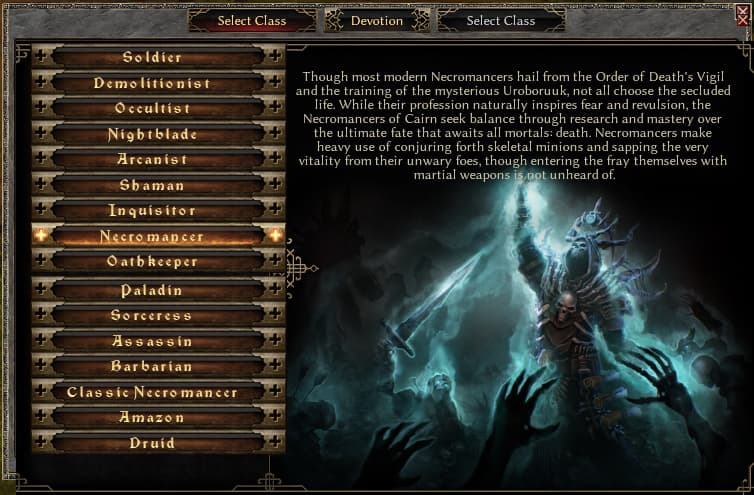Close the class selection window
This screenshot has height=495, width=754.
[x=741, y=9]
